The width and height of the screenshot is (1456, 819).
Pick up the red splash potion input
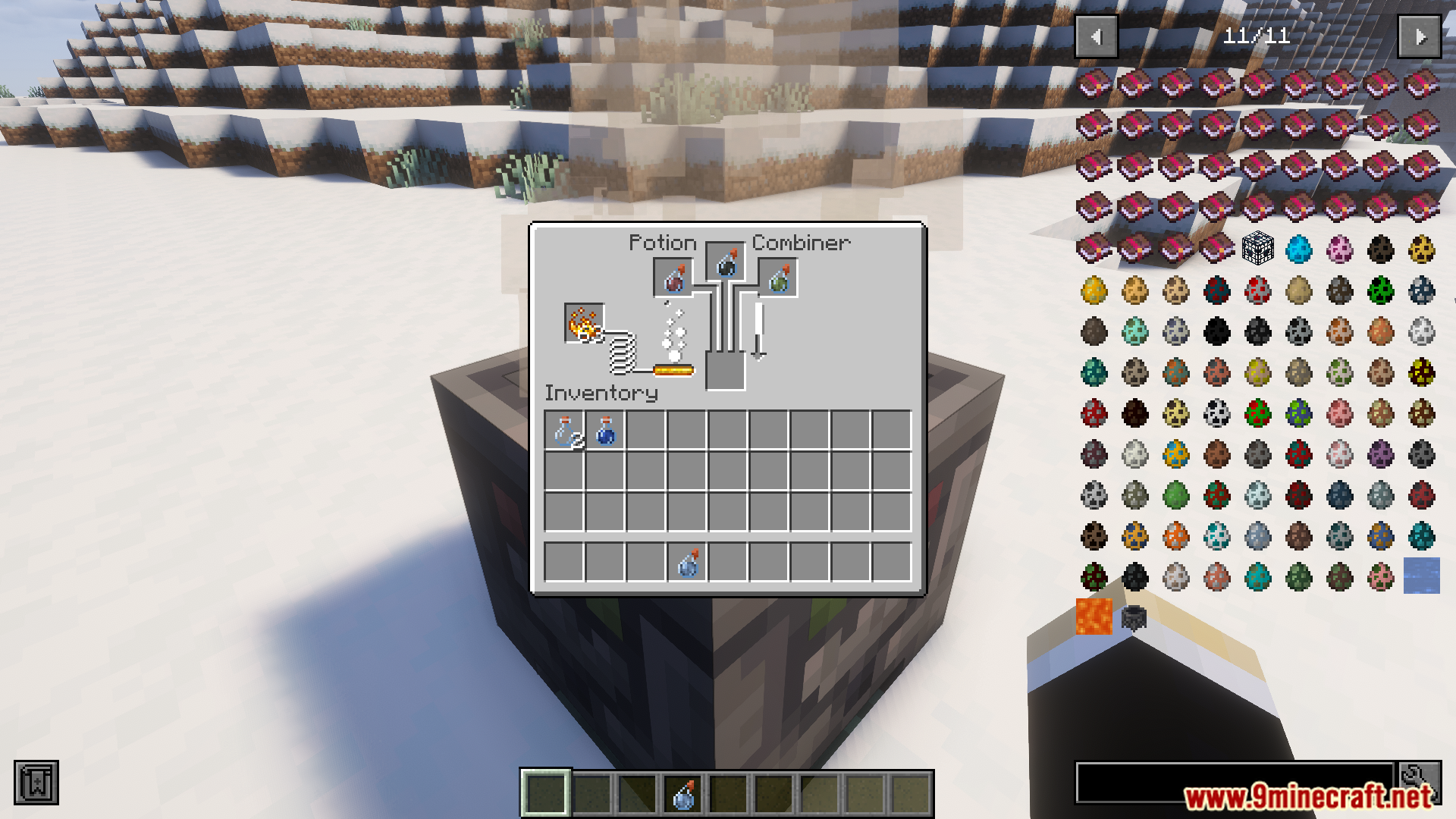coord(673,278)
